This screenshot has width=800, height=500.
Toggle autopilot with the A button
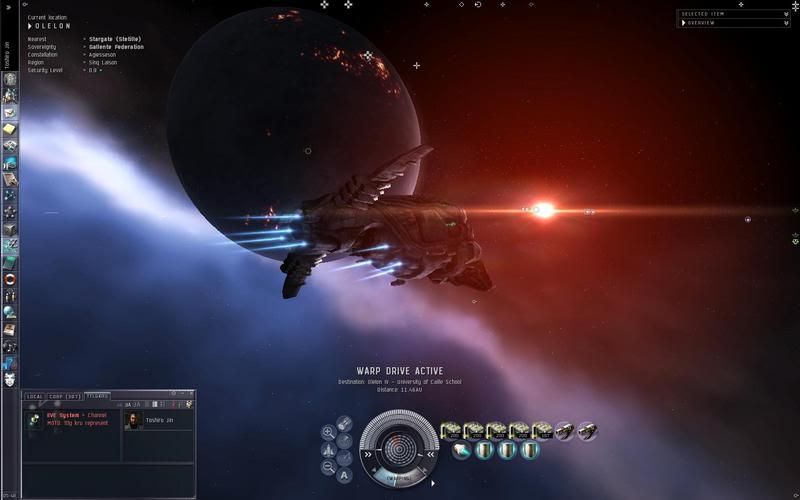click(344, 475)
